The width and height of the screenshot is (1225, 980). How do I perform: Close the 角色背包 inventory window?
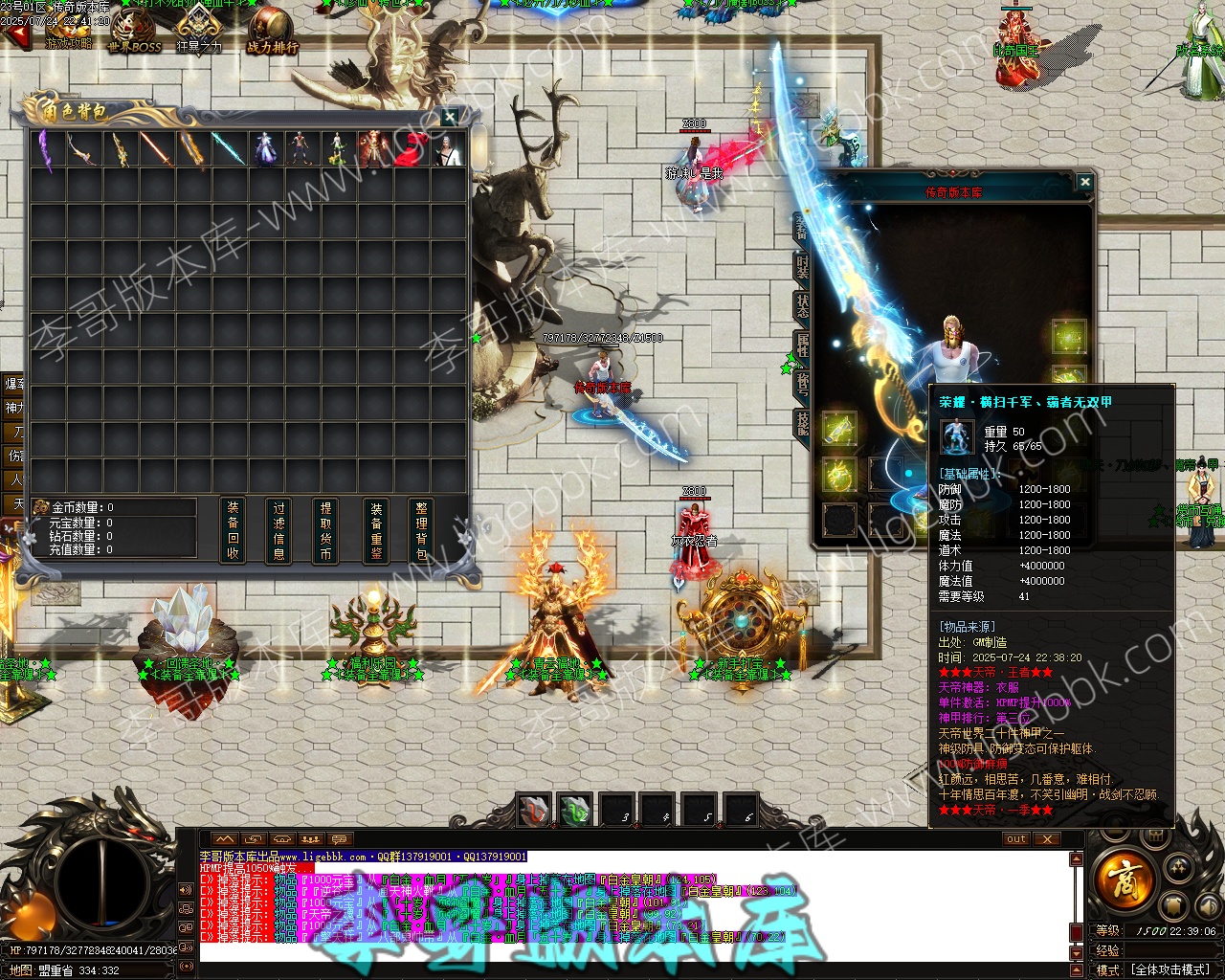450,117
